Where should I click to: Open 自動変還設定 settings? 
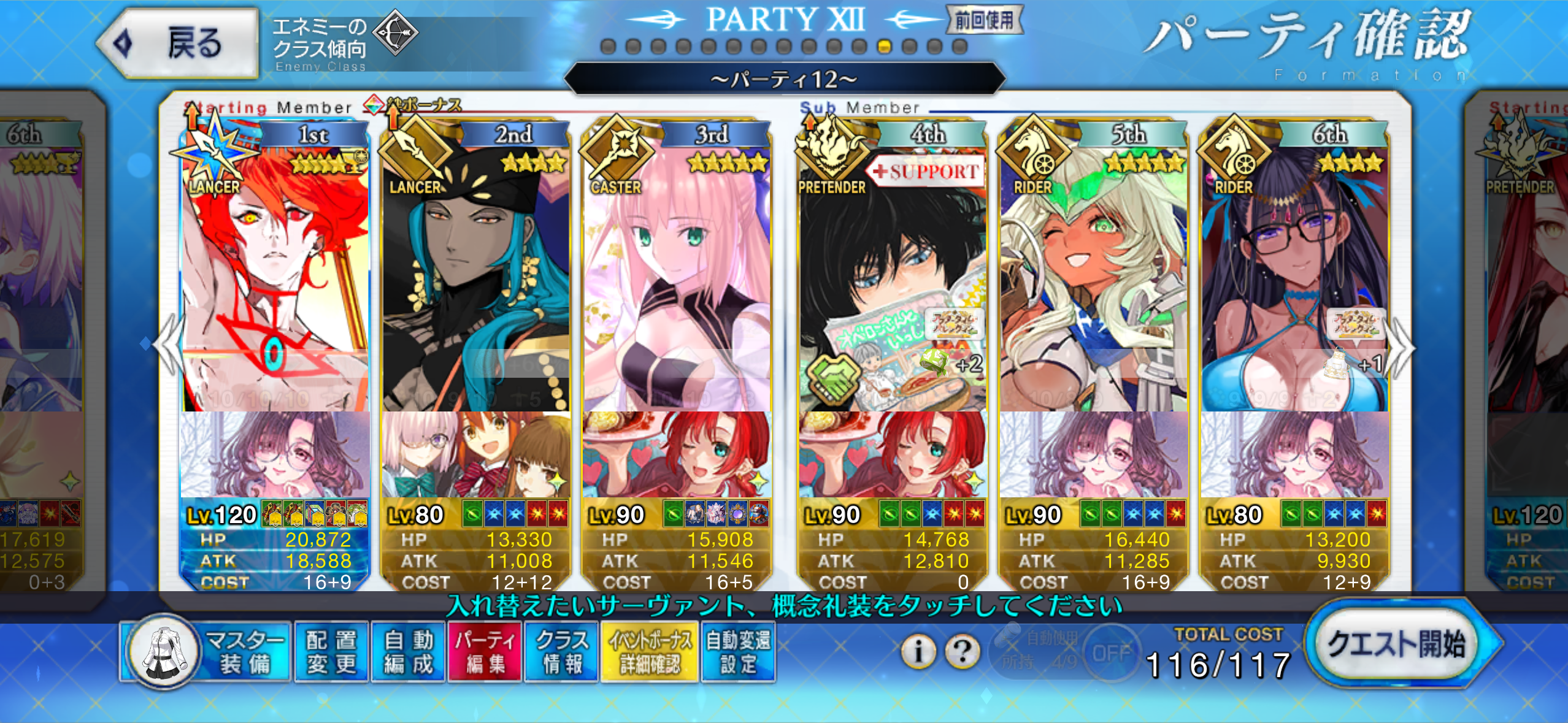coord(738,652)
